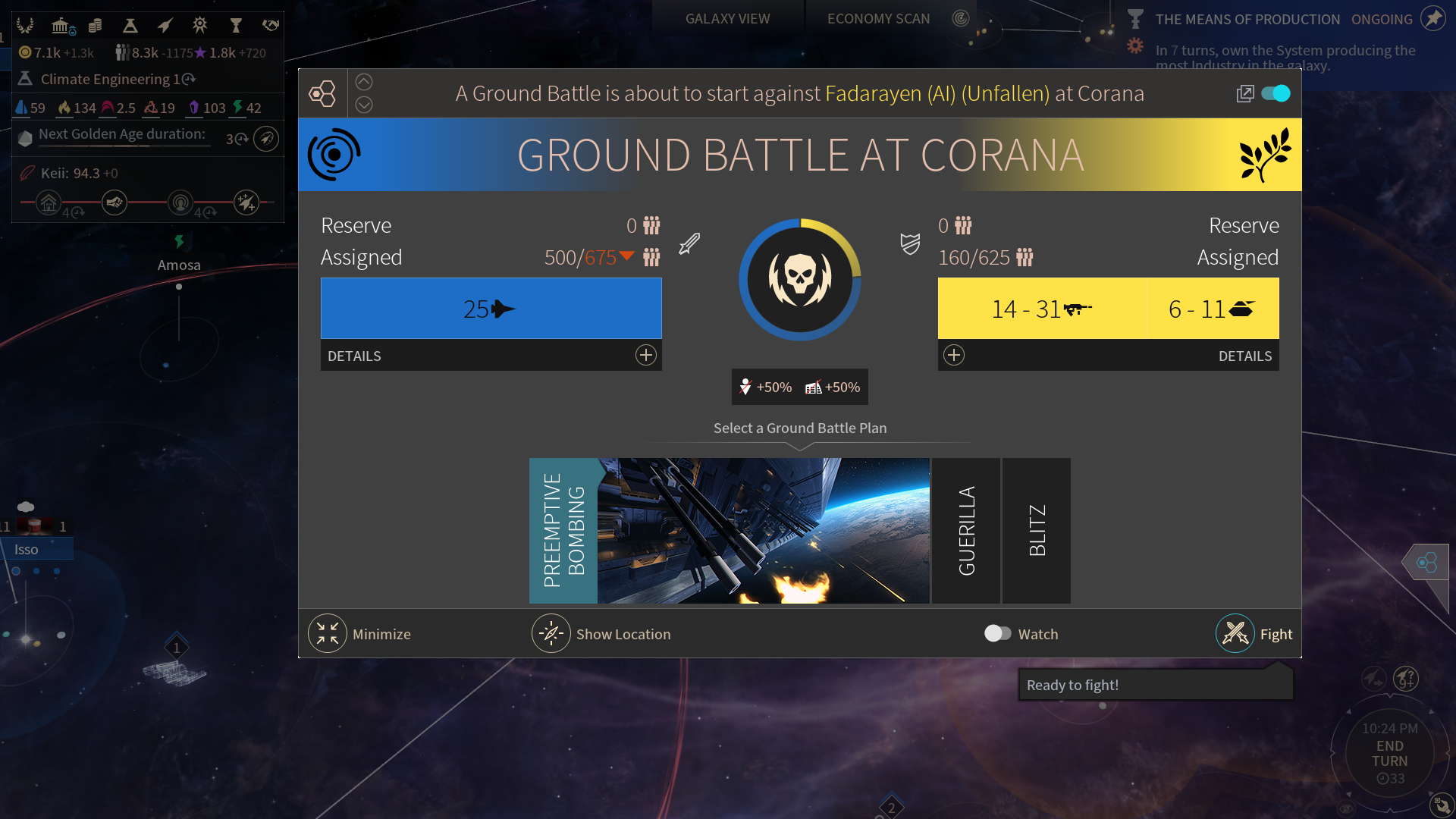Go to the previous notification with up arrow
1456x819 pixels.
click(x=364, y=82)
